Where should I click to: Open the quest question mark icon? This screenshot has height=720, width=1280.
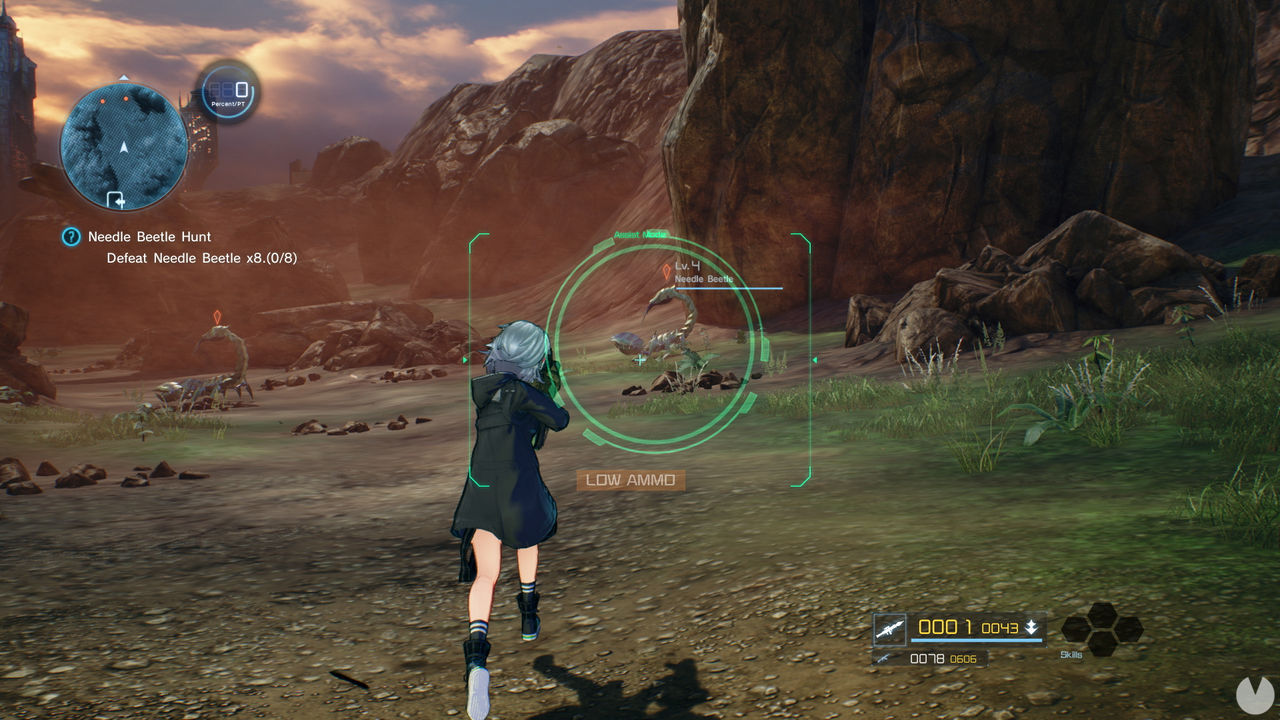(70, 236)
